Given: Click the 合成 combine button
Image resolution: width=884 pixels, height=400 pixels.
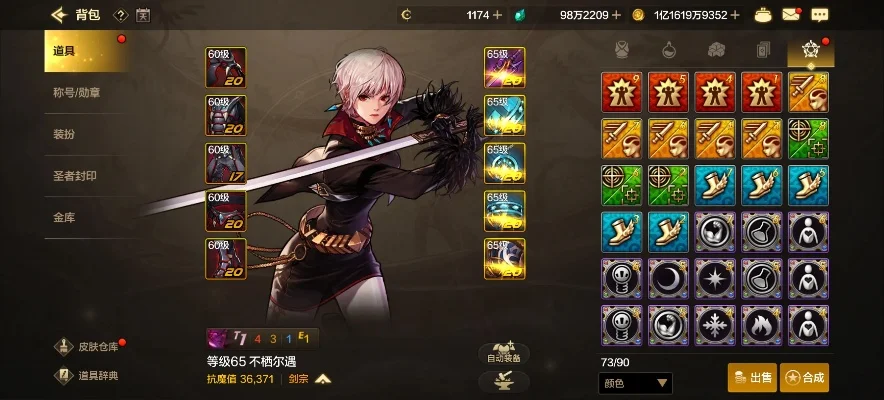Looking at the screenshot, I should (x=806, y=377).
